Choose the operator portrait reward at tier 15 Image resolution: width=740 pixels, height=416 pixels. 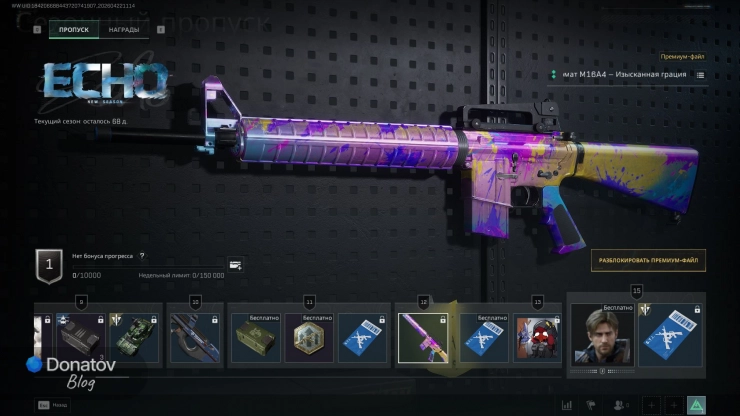(602, 334)
